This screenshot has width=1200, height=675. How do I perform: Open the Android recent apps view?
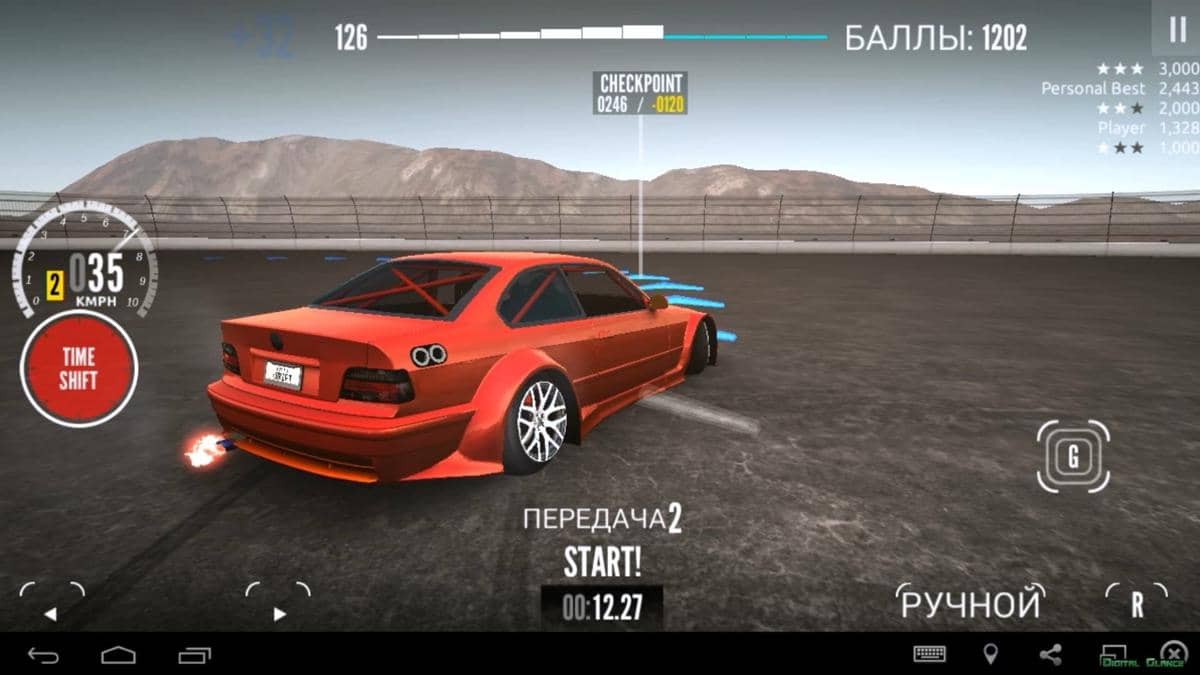(194, 655)
